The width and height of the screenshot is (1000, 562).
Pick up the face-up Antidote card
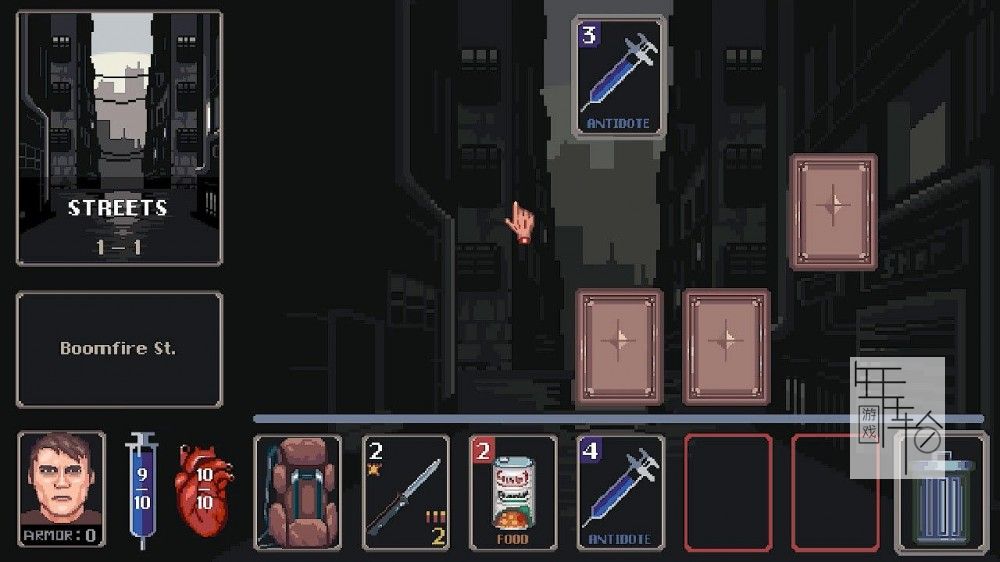(619, 77)
